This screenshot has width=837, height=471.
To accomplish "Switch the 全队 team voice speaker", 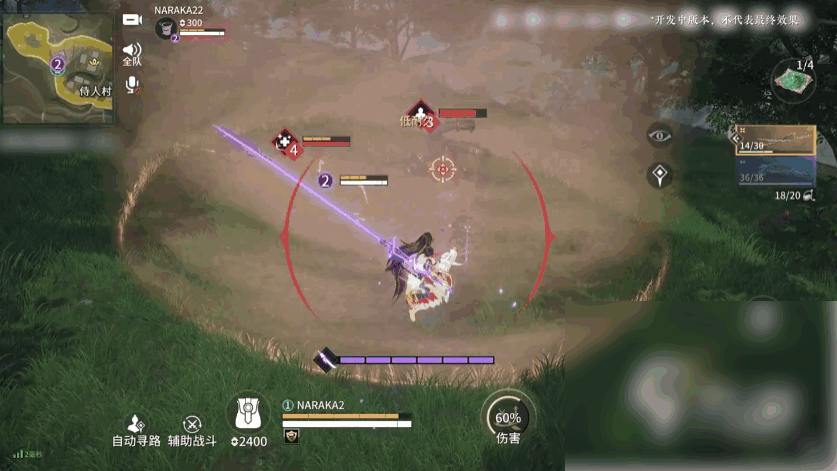I will [x=132, y=51].
